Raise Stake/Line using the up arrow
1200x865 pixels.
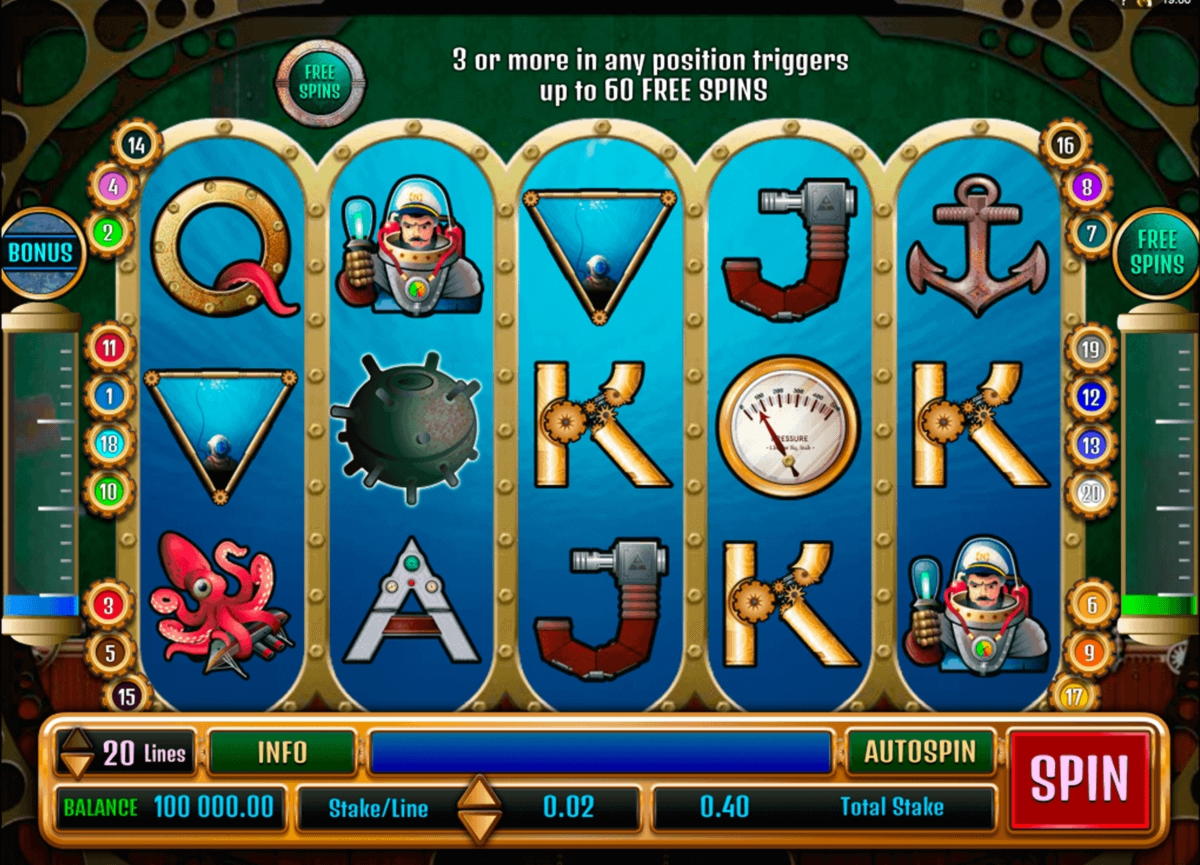click(479, 792)
